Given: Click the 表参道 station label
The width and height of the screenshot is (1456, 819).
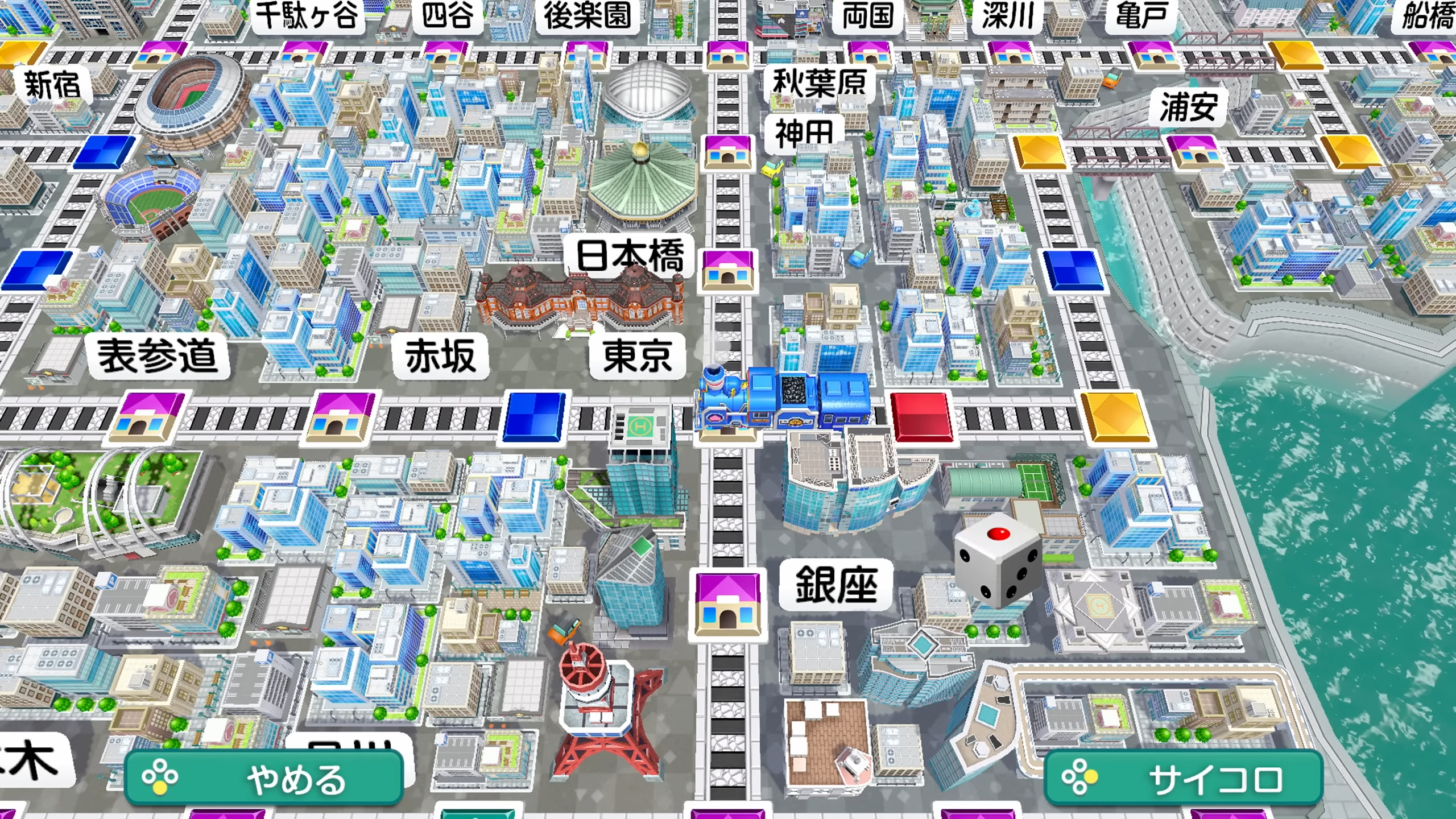Looking at the screenshot, I should pos(159,355).
